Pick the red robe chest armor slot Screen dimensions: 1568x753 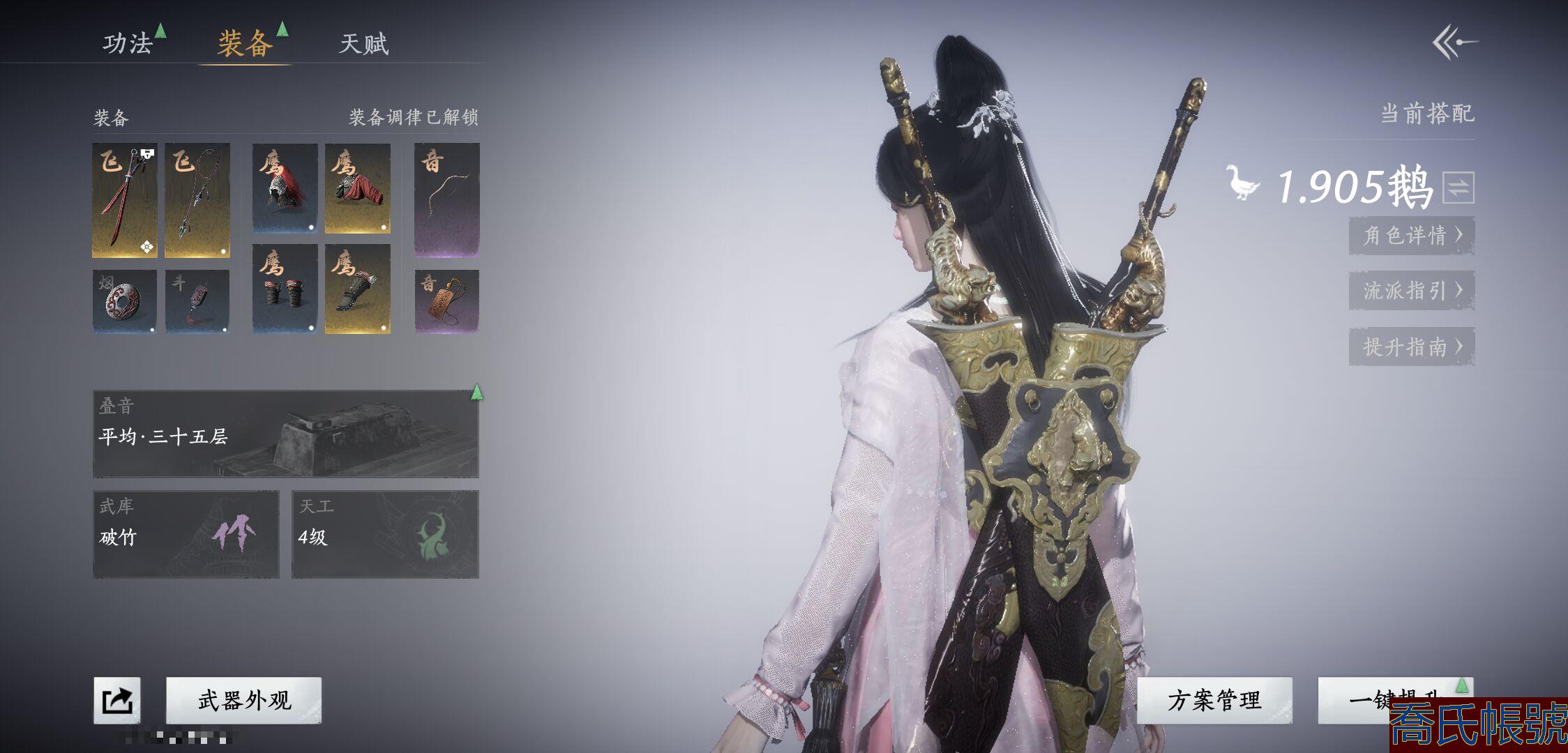point(357,188)
